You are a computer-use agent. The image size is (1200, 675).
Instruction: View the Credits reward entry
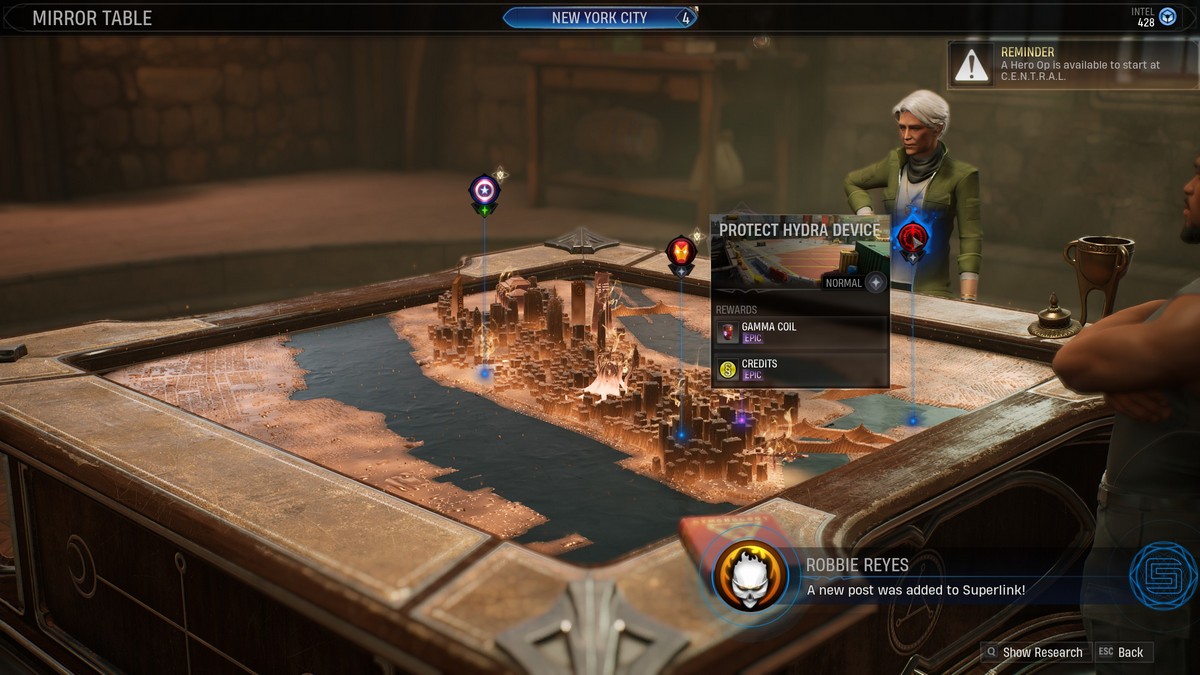(800, 369)
